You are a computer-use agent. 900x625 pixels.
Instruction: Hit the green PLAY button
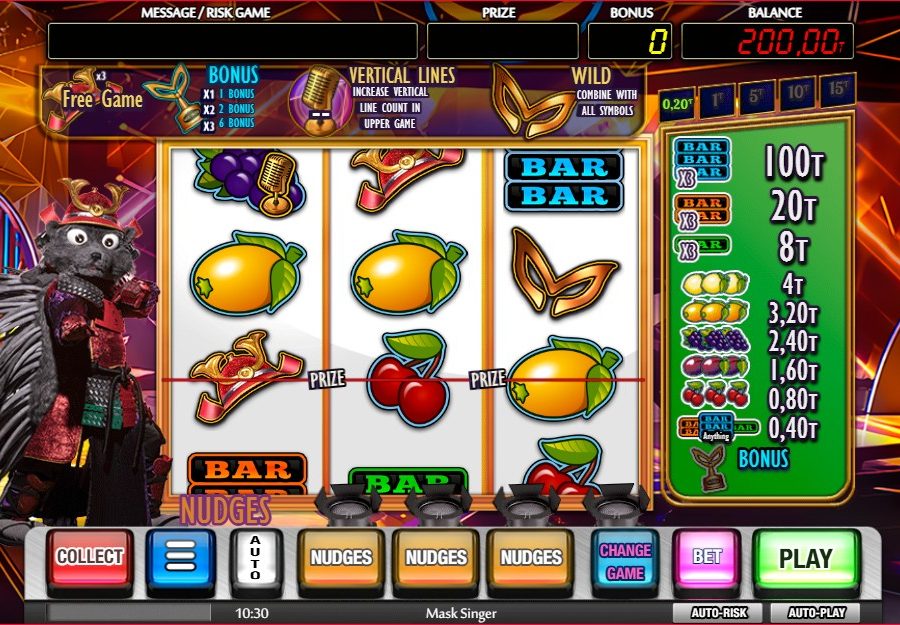805,559
